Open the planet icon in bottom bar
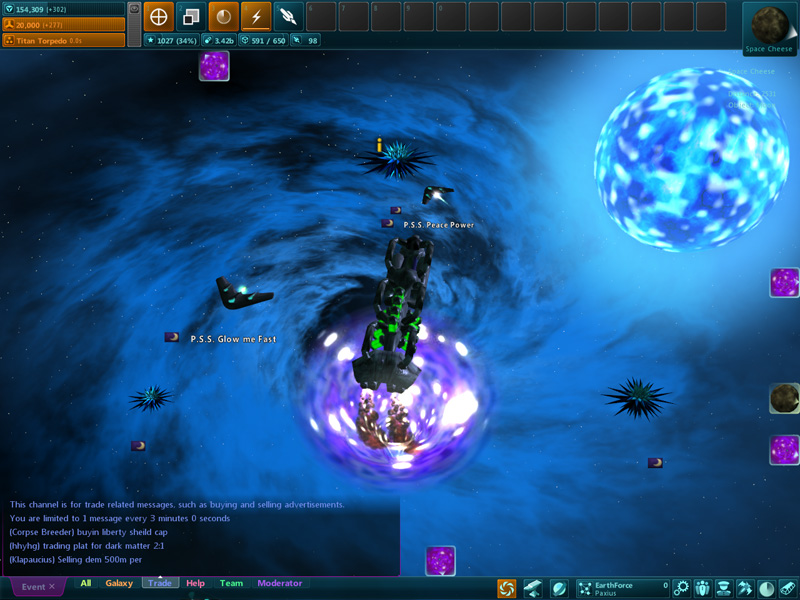The image size is (800, 600). tap(559, 588)
